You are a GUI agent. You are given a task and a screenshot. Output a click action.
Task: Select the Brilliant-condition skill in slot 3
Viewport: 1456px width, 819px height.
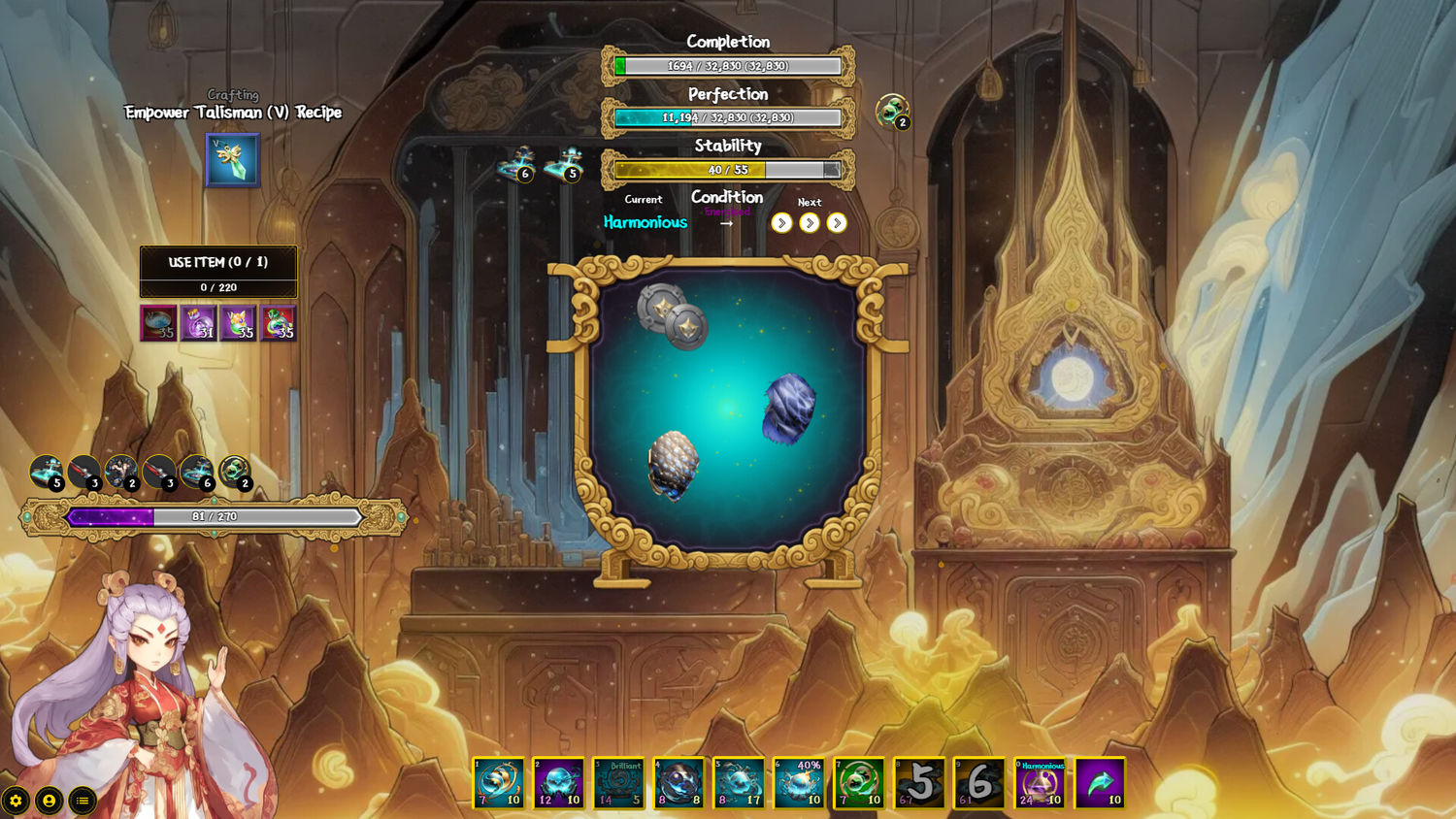click(x=619, y=783)
